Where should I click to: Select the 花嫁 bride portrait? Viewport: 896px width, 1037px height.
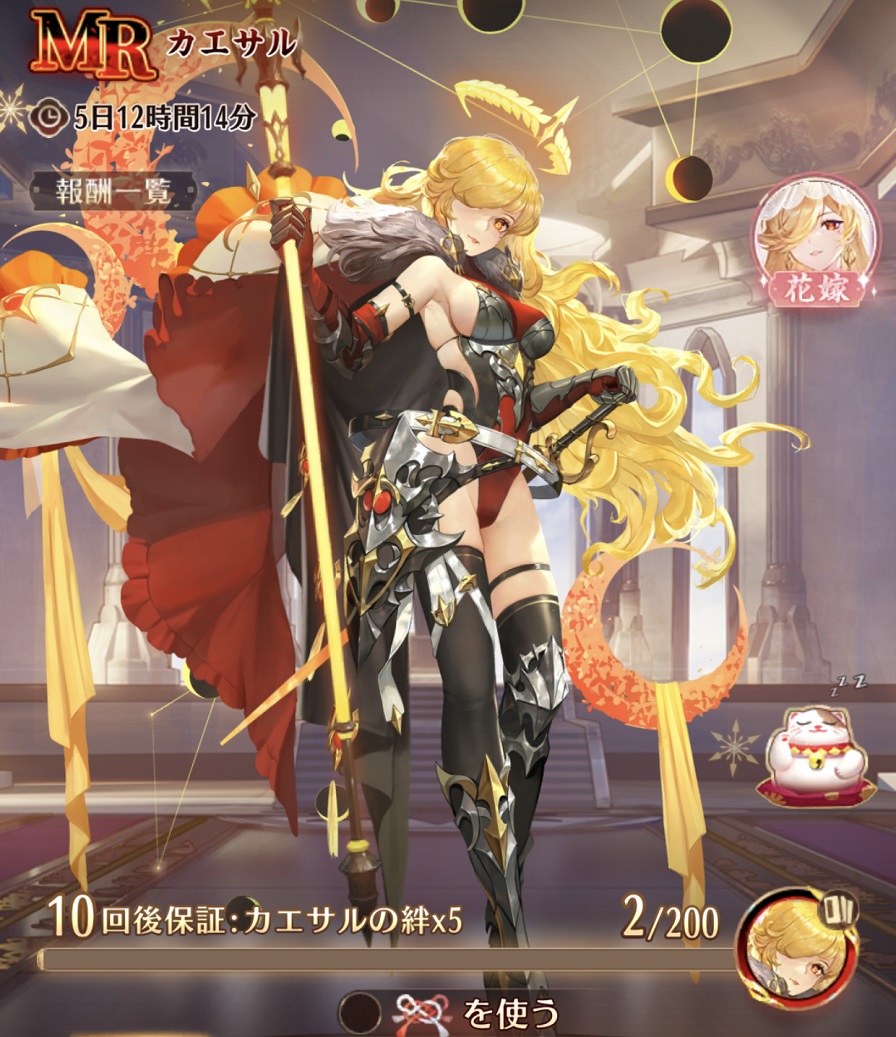808,239
